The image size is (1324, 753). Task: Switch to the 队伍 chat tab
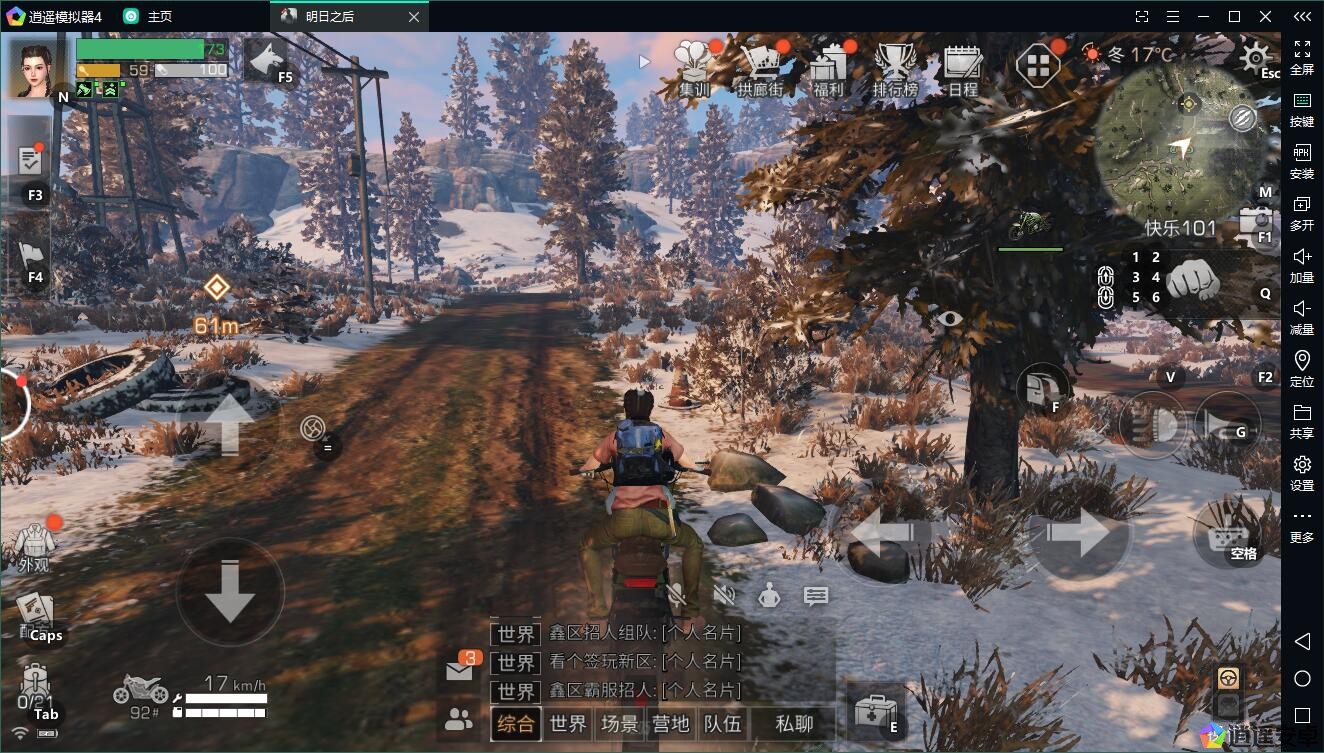click(x=722, y=723)
